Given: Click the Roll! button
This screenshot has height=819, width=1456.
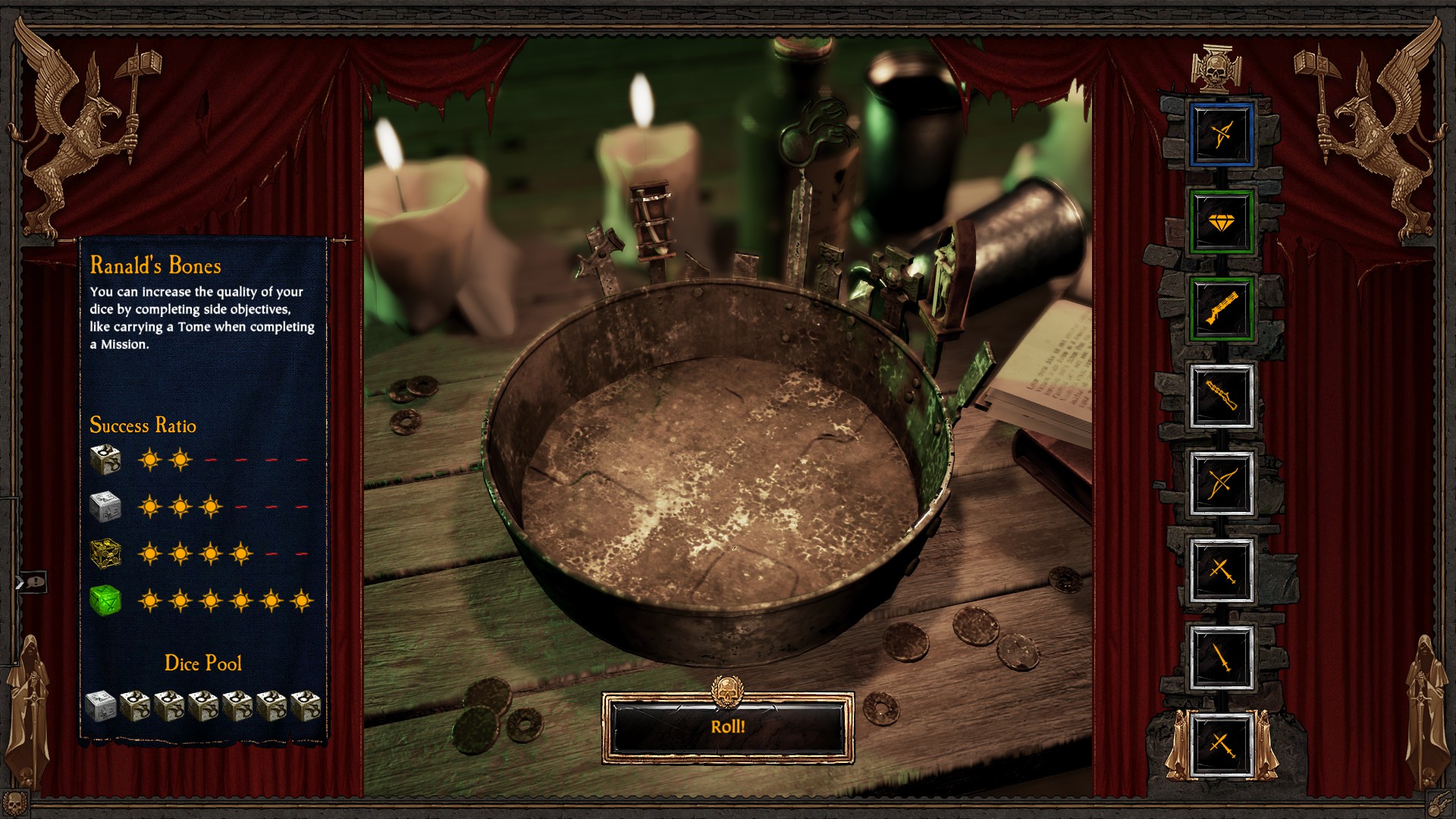Looking at the screenshot, I should pyautogui.click(x=728, y=726).
